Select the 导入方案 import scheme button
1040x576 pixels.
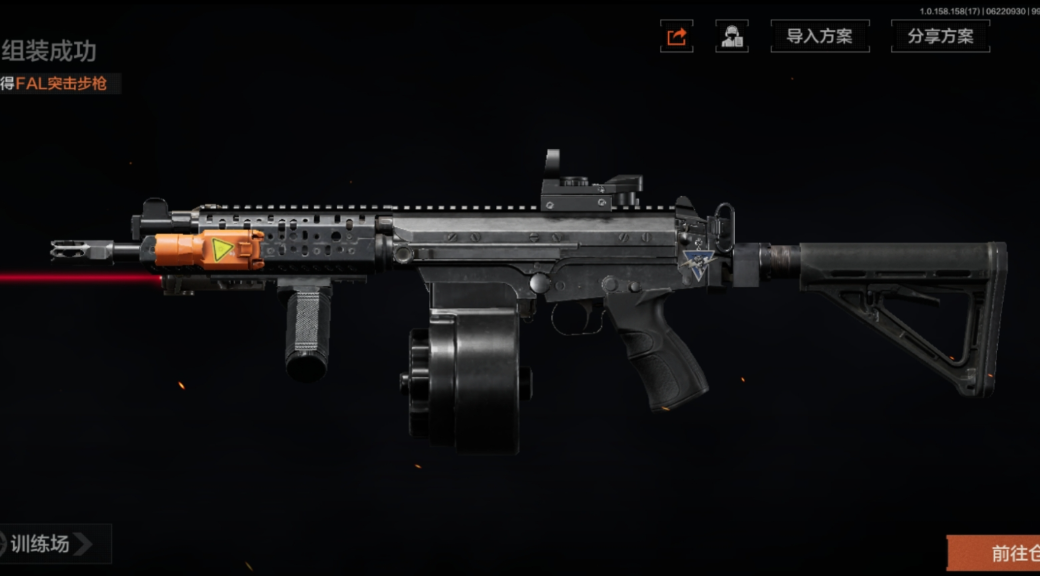[819, 37]
